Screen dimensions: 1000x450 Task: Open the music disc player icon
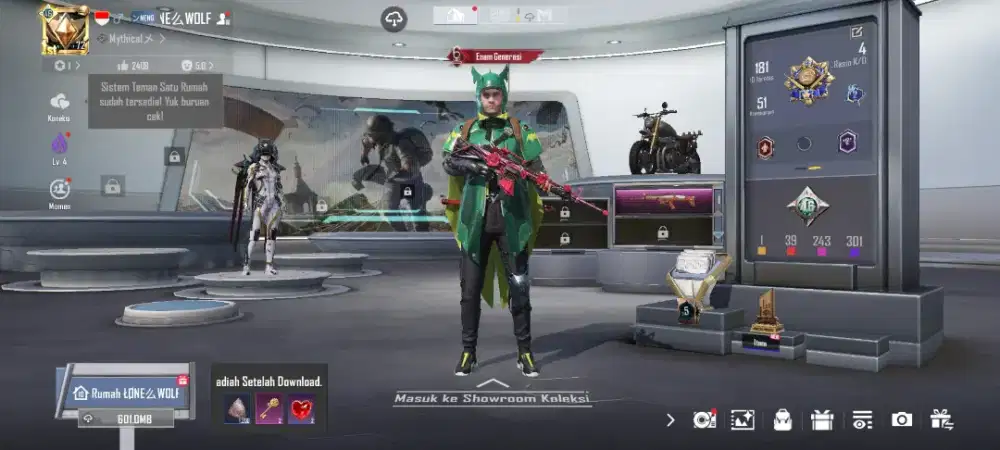tap(704, 420)
